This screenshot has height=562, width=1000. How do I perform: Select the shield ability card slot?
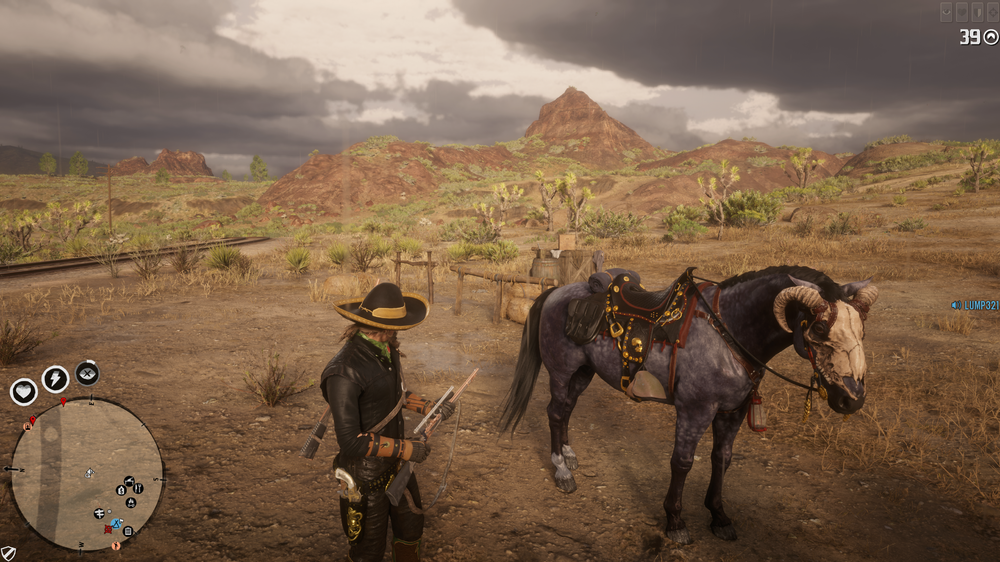click(x=976, y=12)
